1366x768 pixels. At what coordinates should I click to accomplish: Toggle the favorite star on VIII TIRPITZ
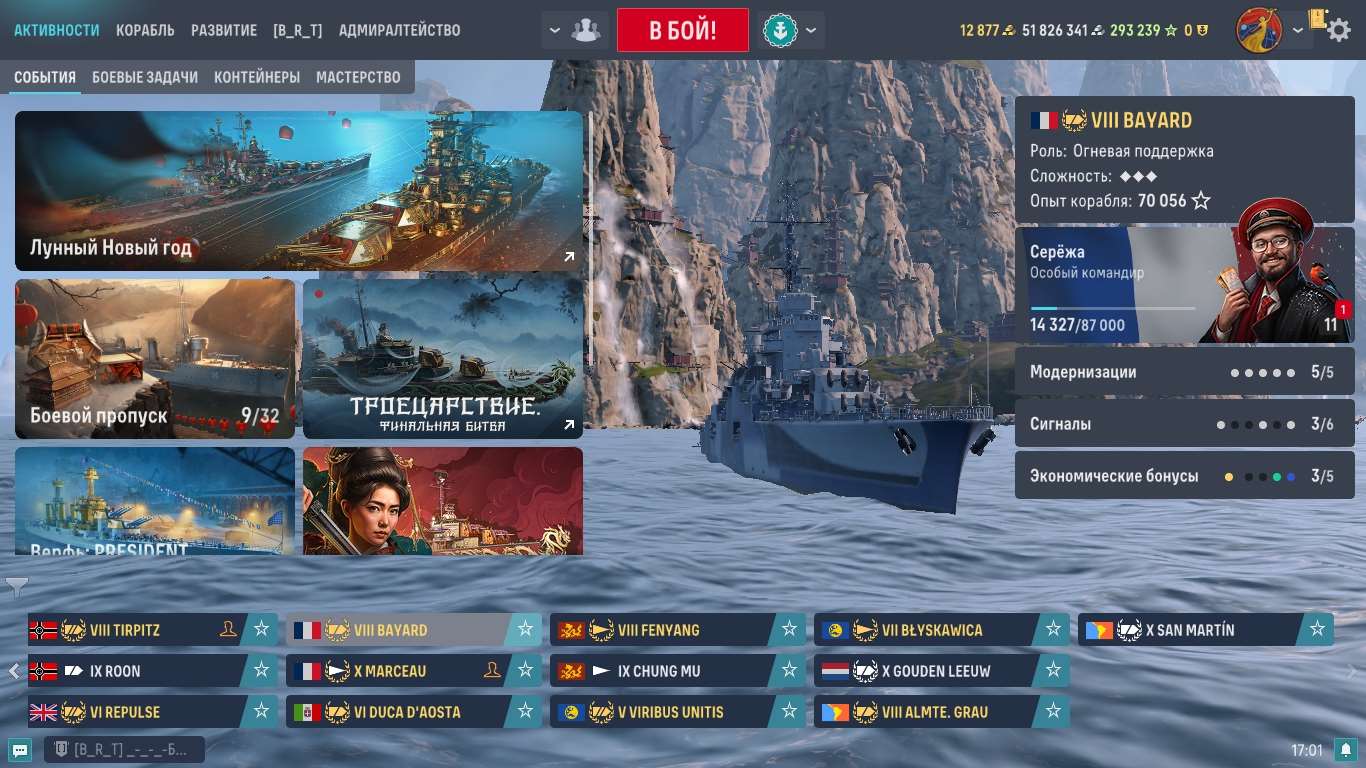pos(262,630)
